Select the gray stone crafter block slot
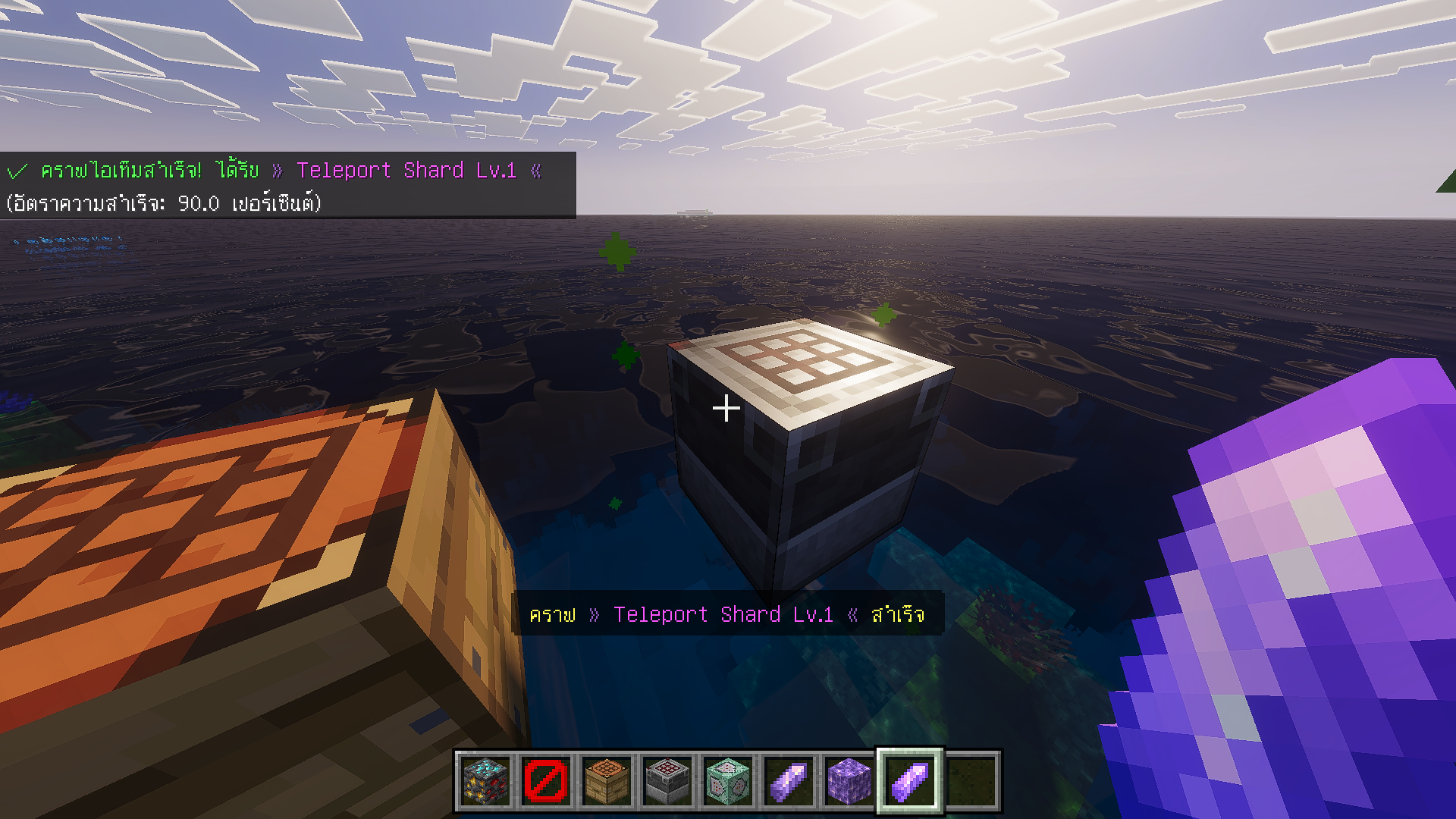The width and height of the screenshot is (1456, 819). tap(667, 780)
